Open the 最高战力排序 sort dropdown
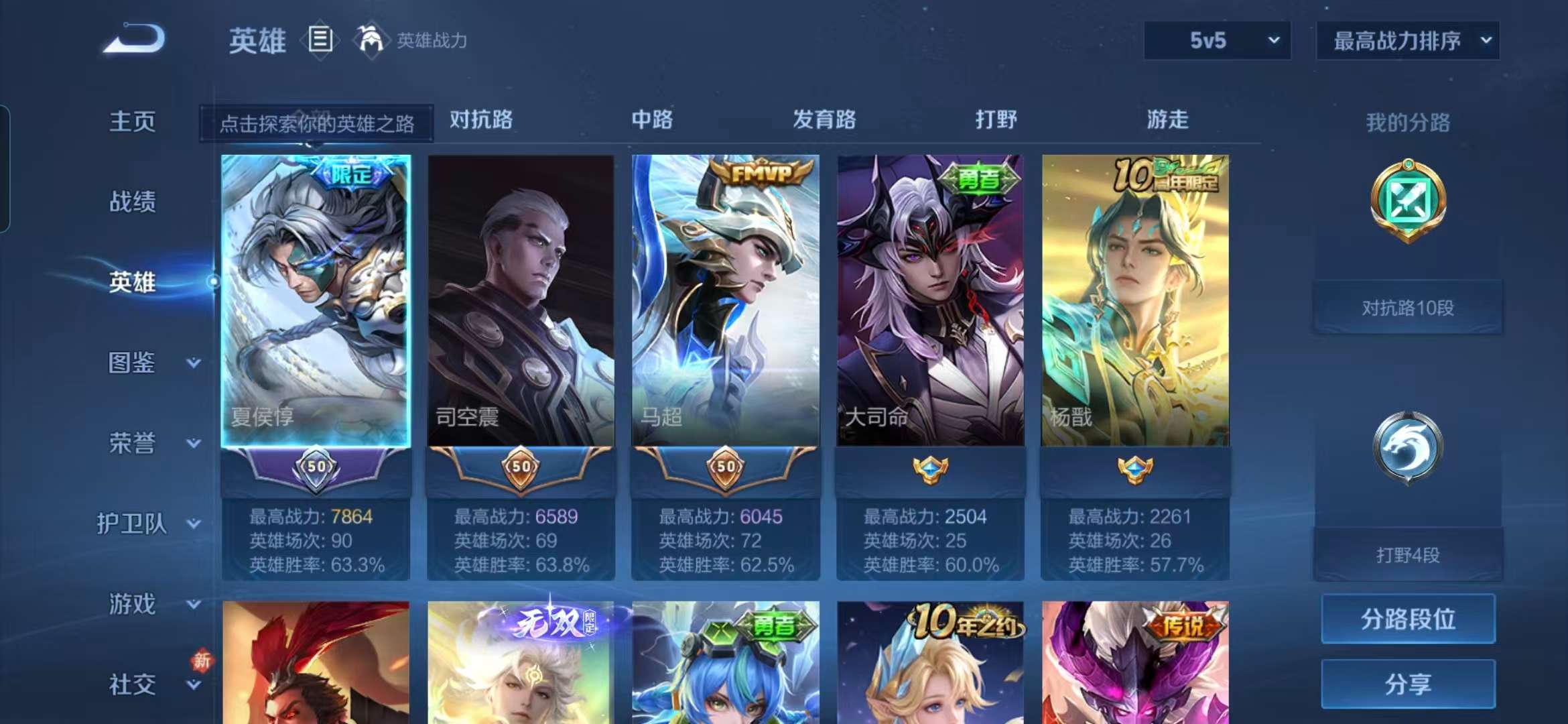 [x=1407, y=41]
